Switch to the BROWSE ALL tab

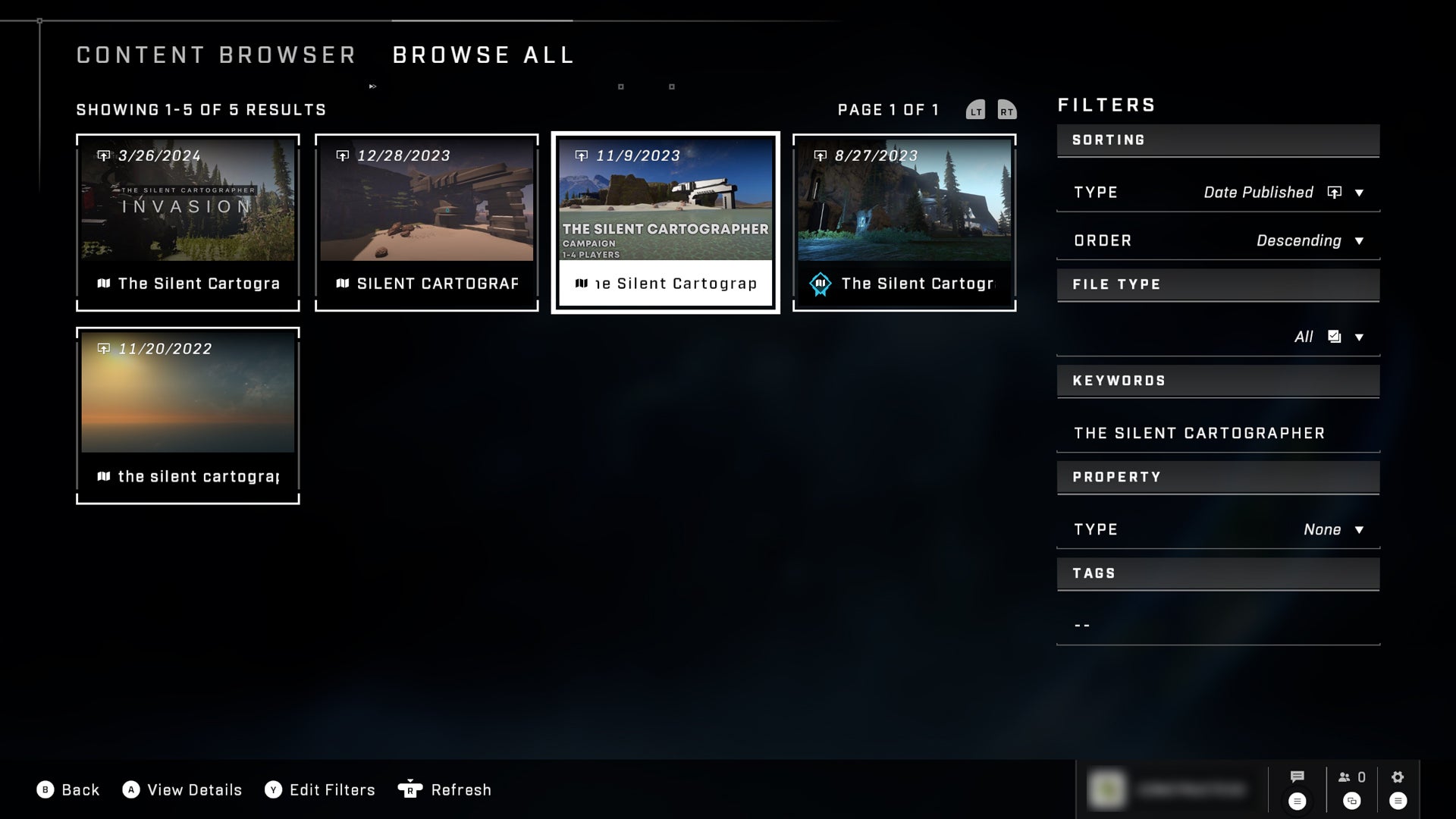(482, 55)
